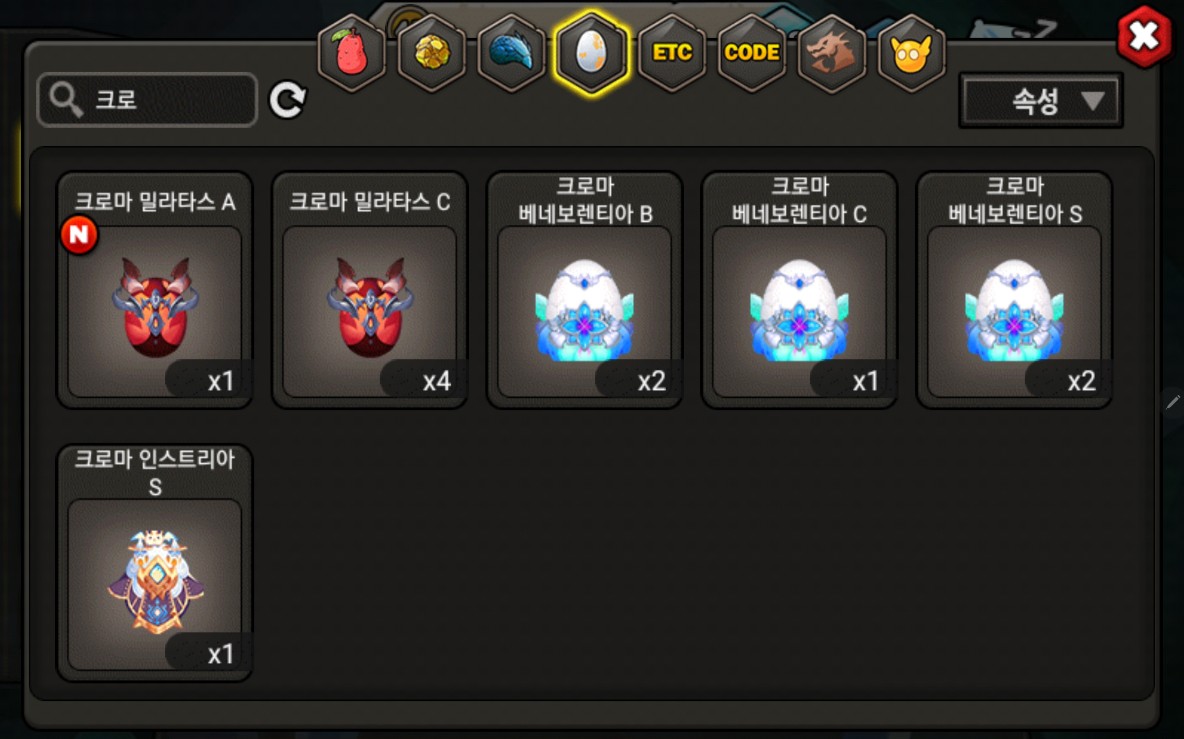
Task: Switch to the ETC tab
Action: (671, 53)
